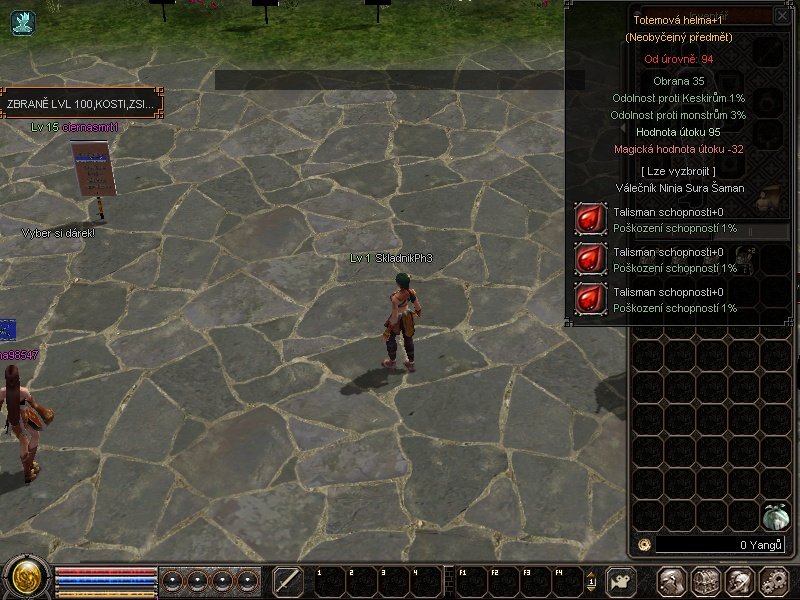Screen dimensions: 800x600
Task: Click the golden dragon emblem orb
Action: click(26, 578)
